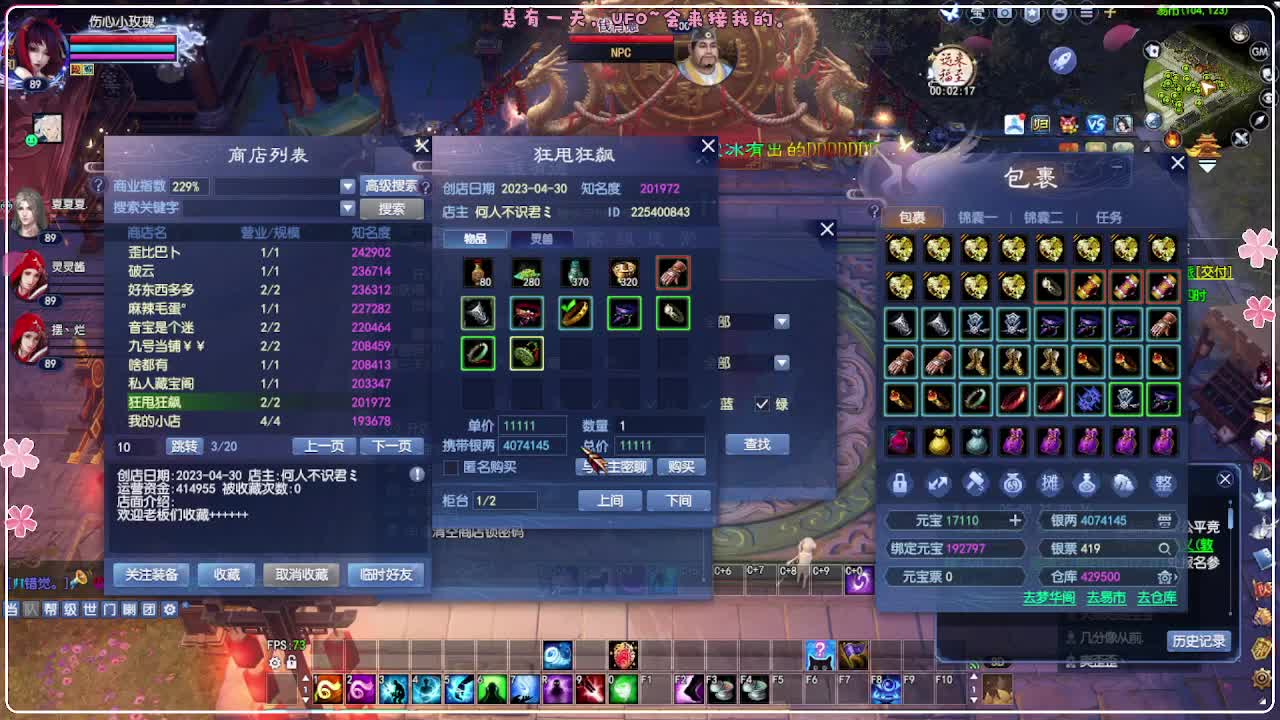Open the stall (摊) icon in bag toolbar
Screen dimensions: 1280x720
(x=1051, y=484)
